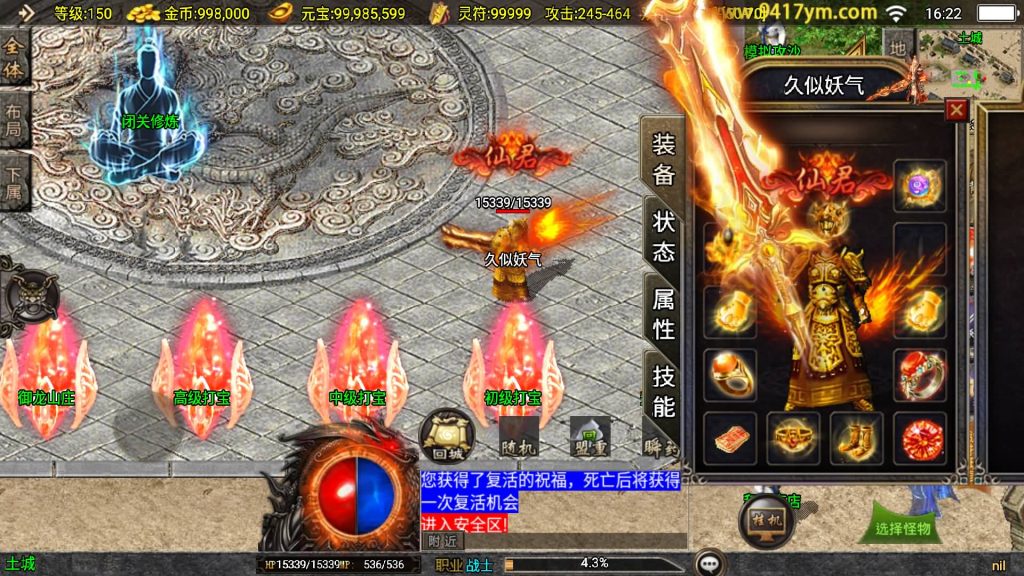Viewport: 1024px width, 576px height.
Task: Select the golden belt equipment slot
Action: pos(792,437)
